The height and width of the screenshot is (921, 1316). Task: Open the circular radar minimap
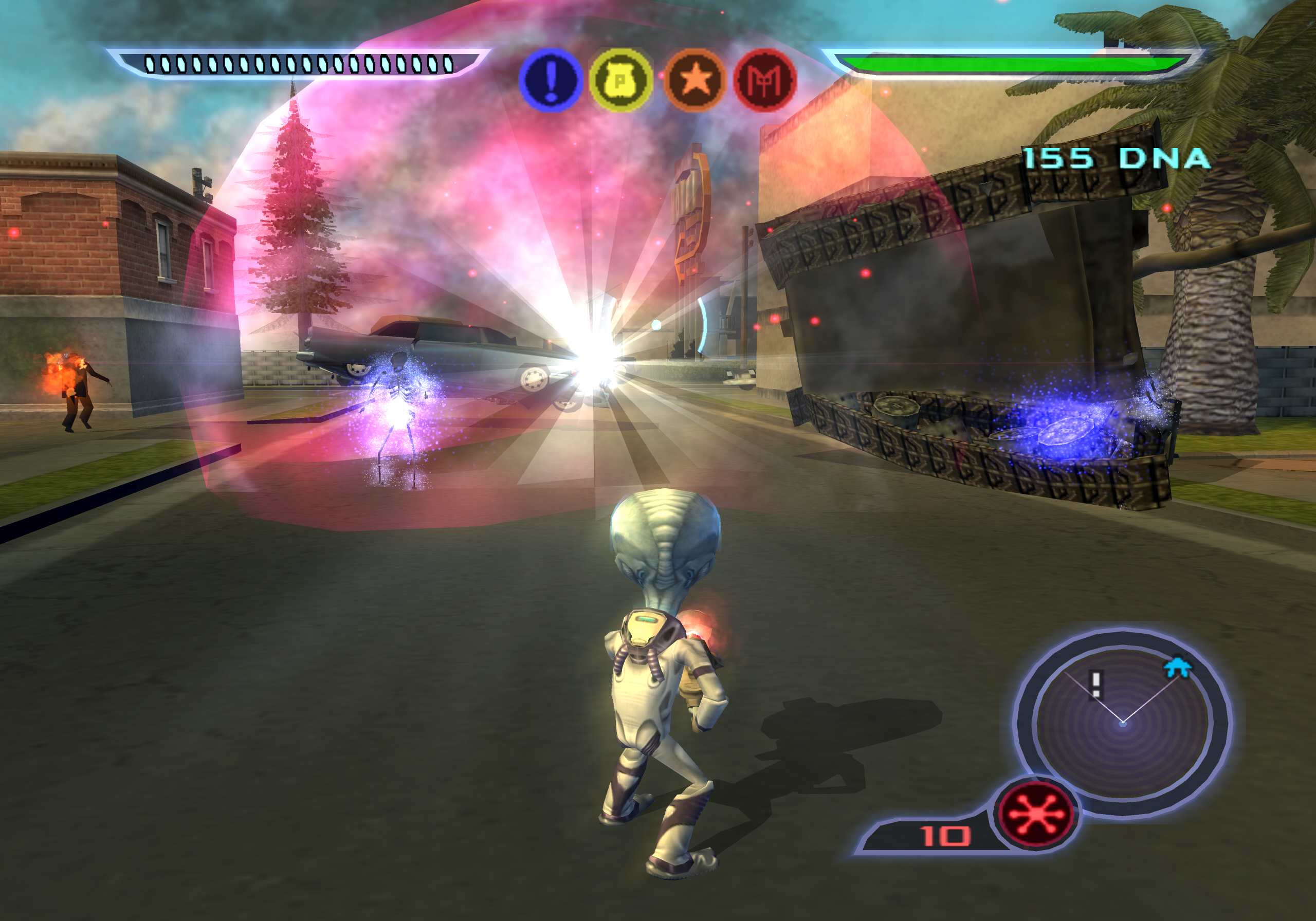click(1122, 724)
